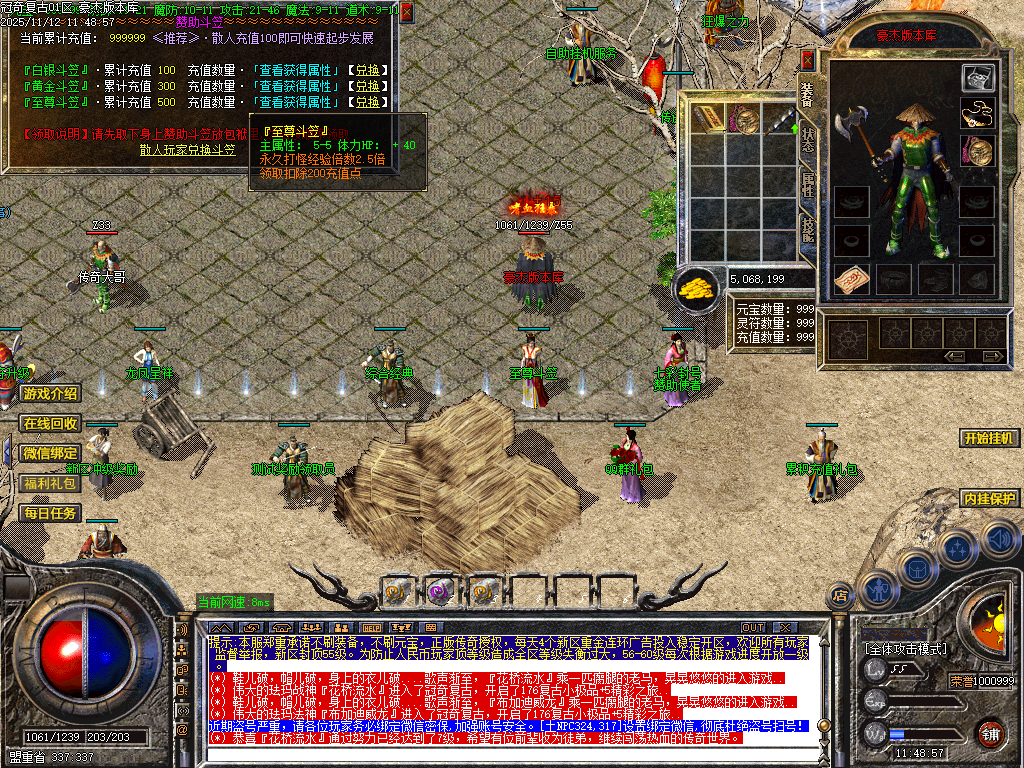Open the 属性 tab
Screen dimensions: 1024x768
pos(807,185)
